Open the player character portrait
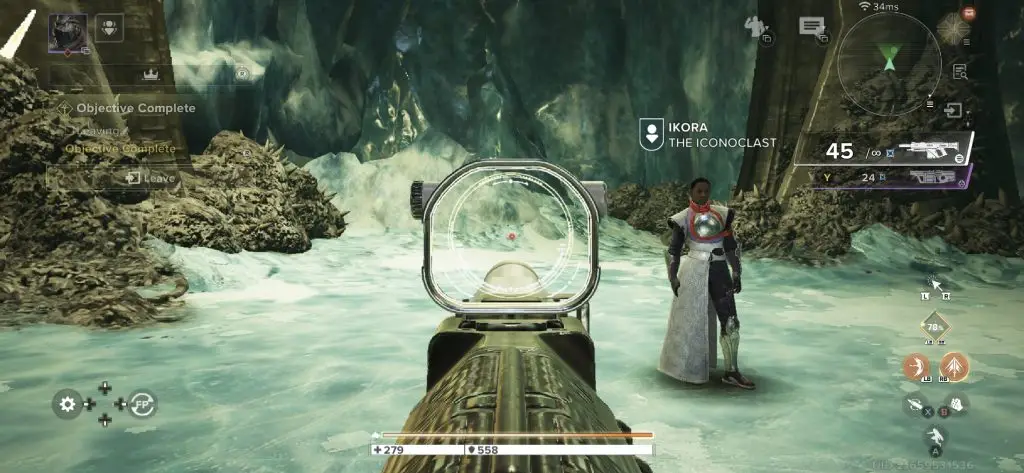The height and width of the screenshot is (473, 1024). pos(68,33)
